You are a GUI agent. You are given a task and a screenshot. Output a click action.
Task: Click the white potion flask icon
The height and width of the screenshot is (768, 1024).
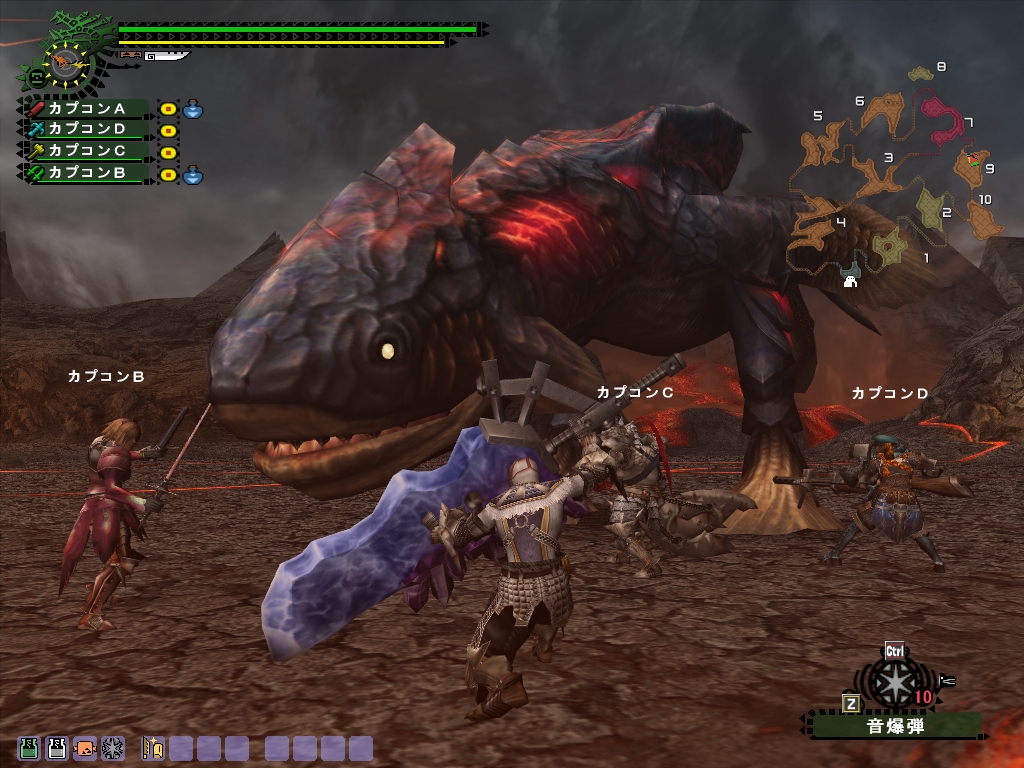[57, 747]
